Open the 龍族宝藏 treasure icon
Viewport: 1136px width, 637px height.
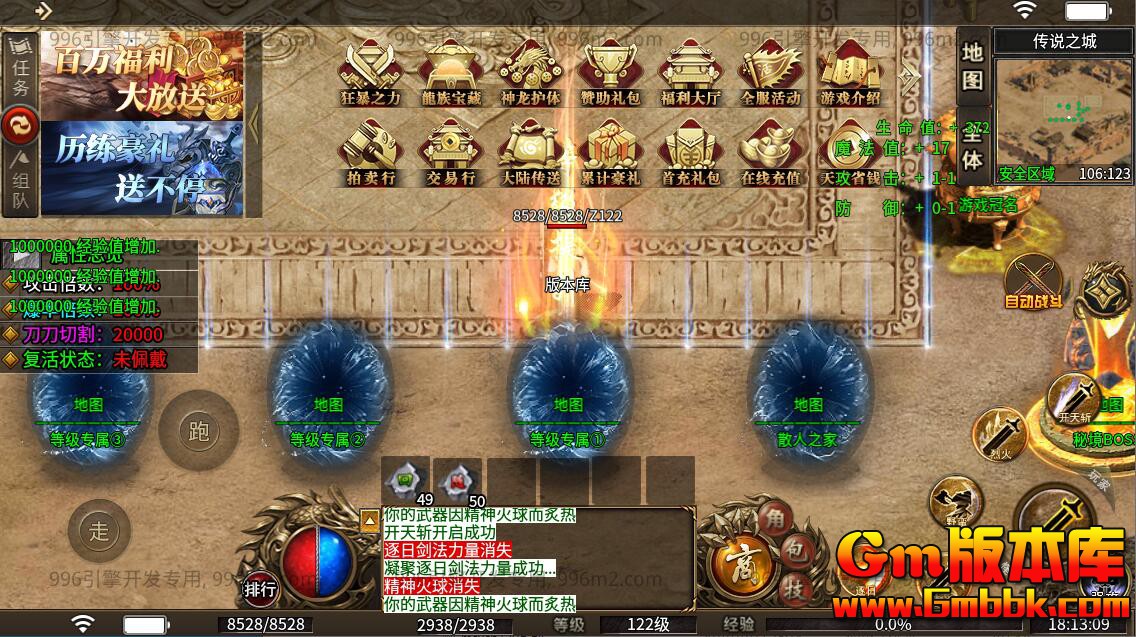(x=450, y=70)
